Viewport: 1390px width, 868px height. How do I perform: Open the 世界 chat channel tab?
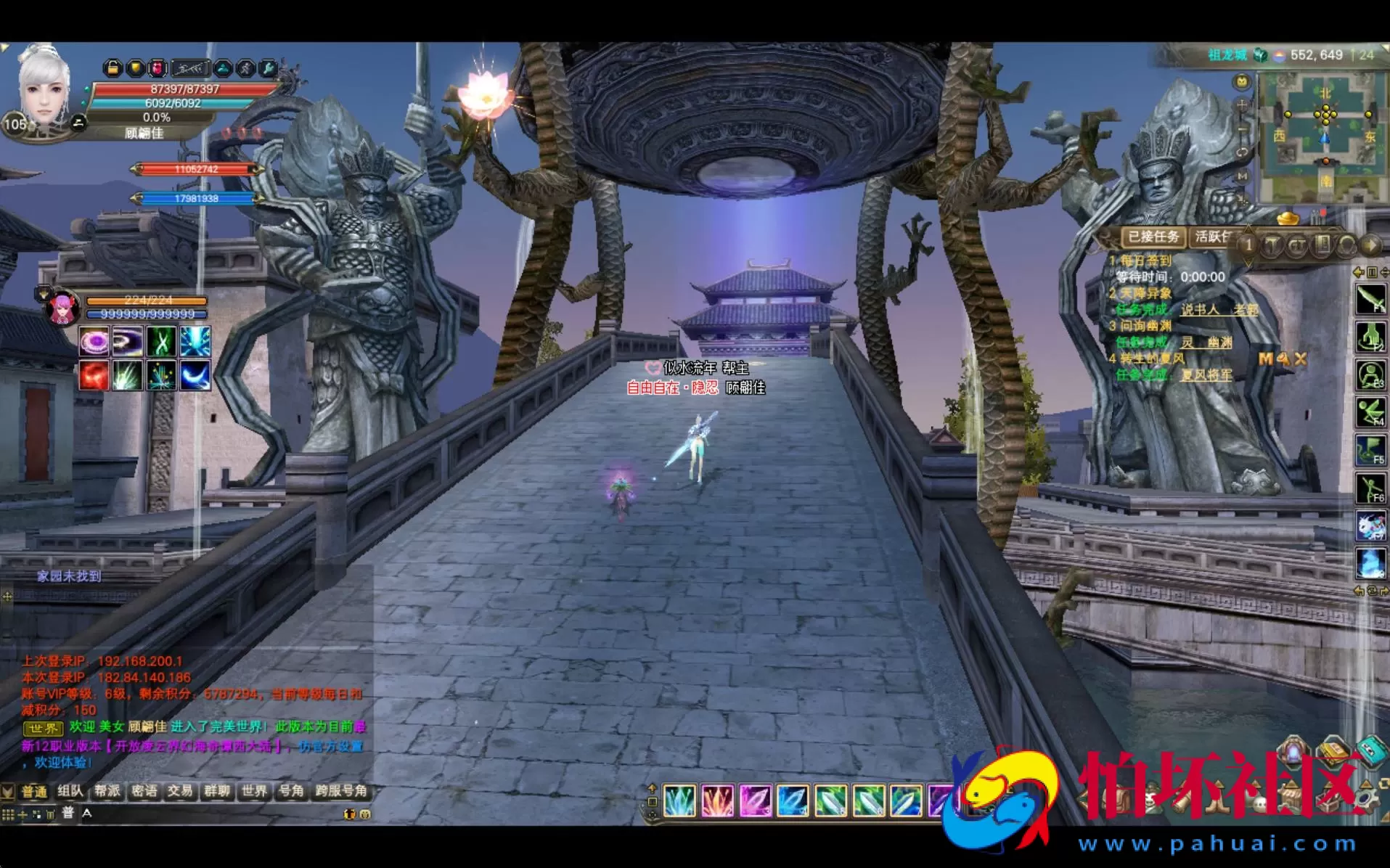click(254, 791)
